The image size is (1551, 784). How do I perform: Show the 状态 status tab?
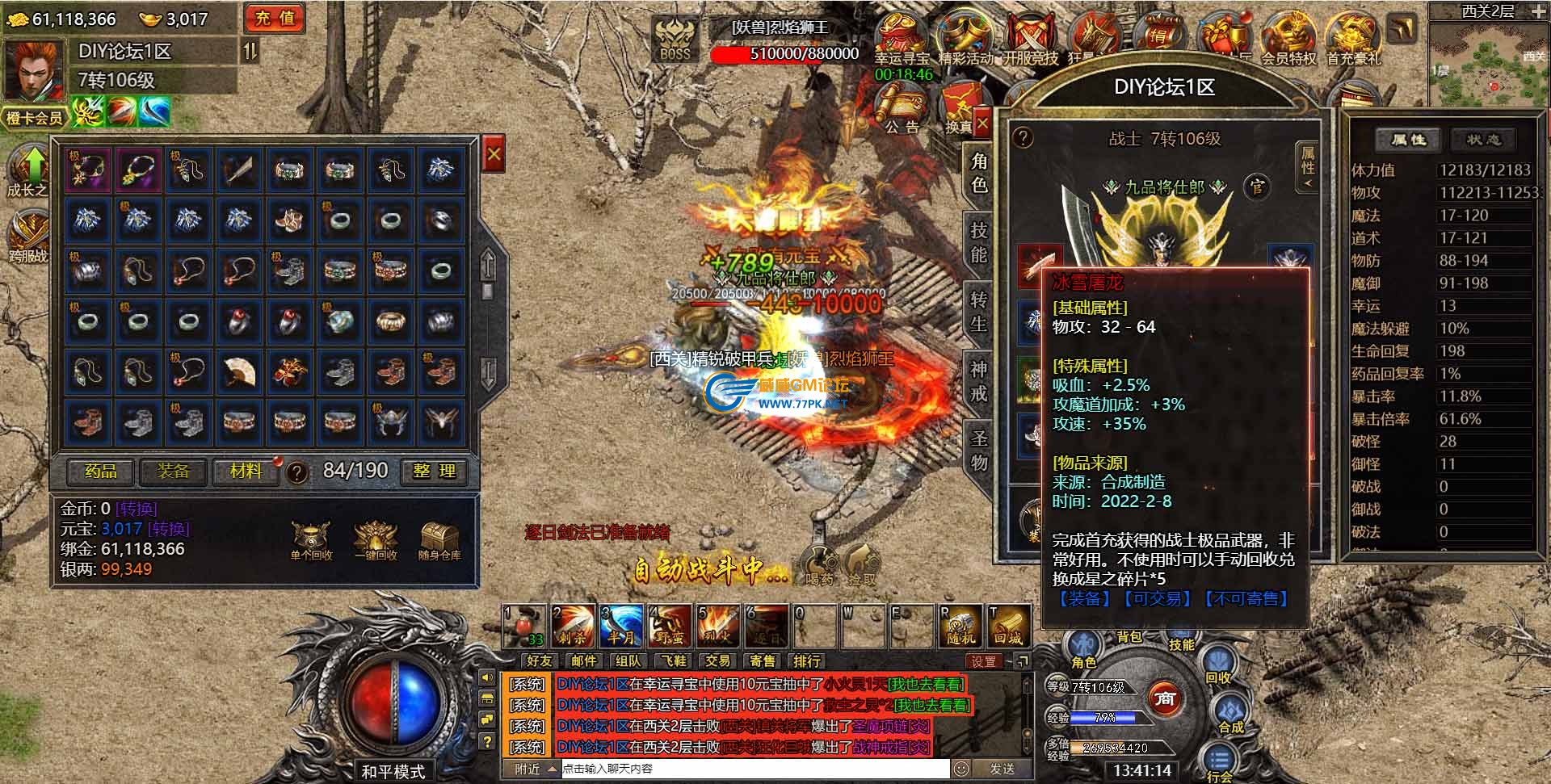tap(1482, 140)
